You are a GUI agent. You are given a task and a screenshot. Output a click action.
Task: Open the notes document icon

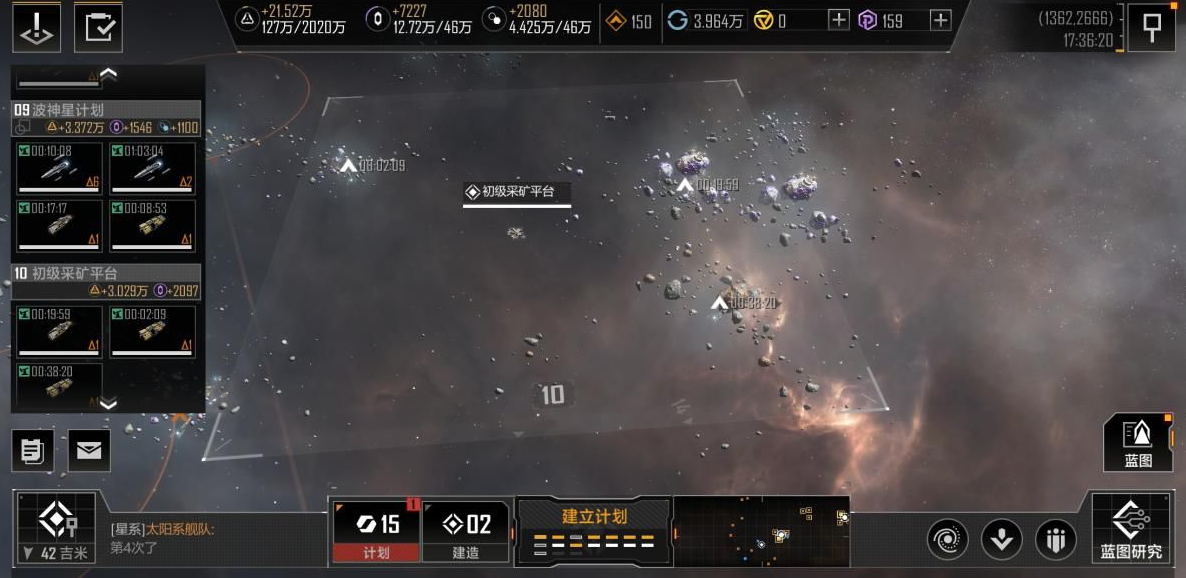pos(33,451)
